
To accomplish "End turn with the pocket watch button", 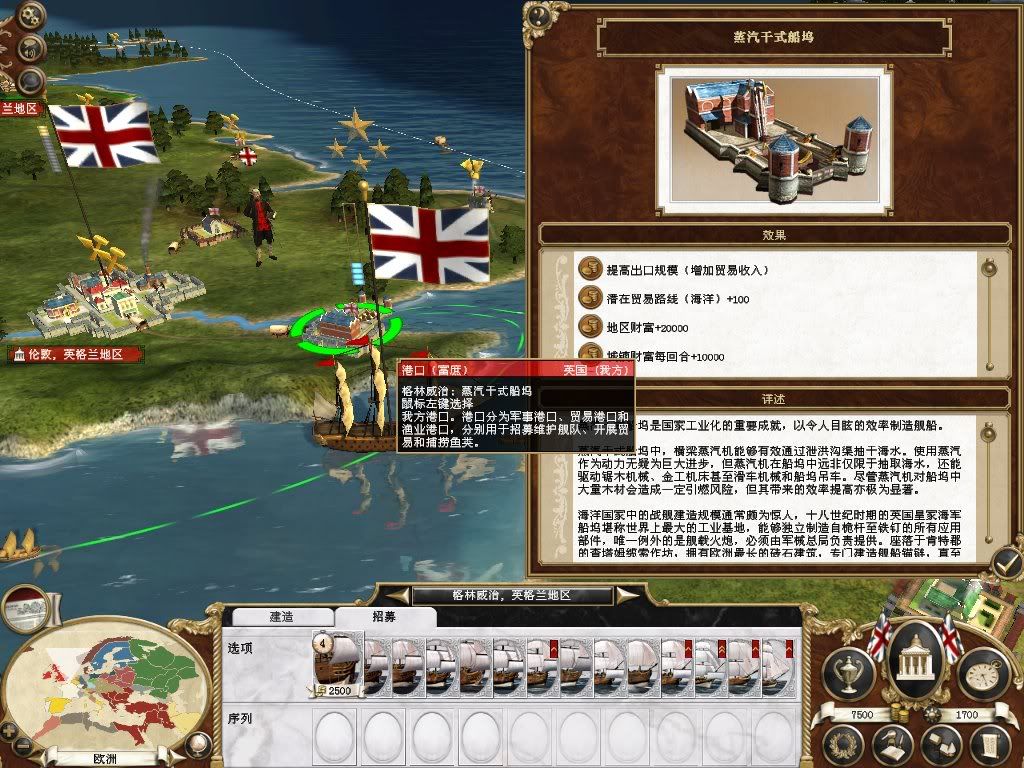I will coord(981,673).
